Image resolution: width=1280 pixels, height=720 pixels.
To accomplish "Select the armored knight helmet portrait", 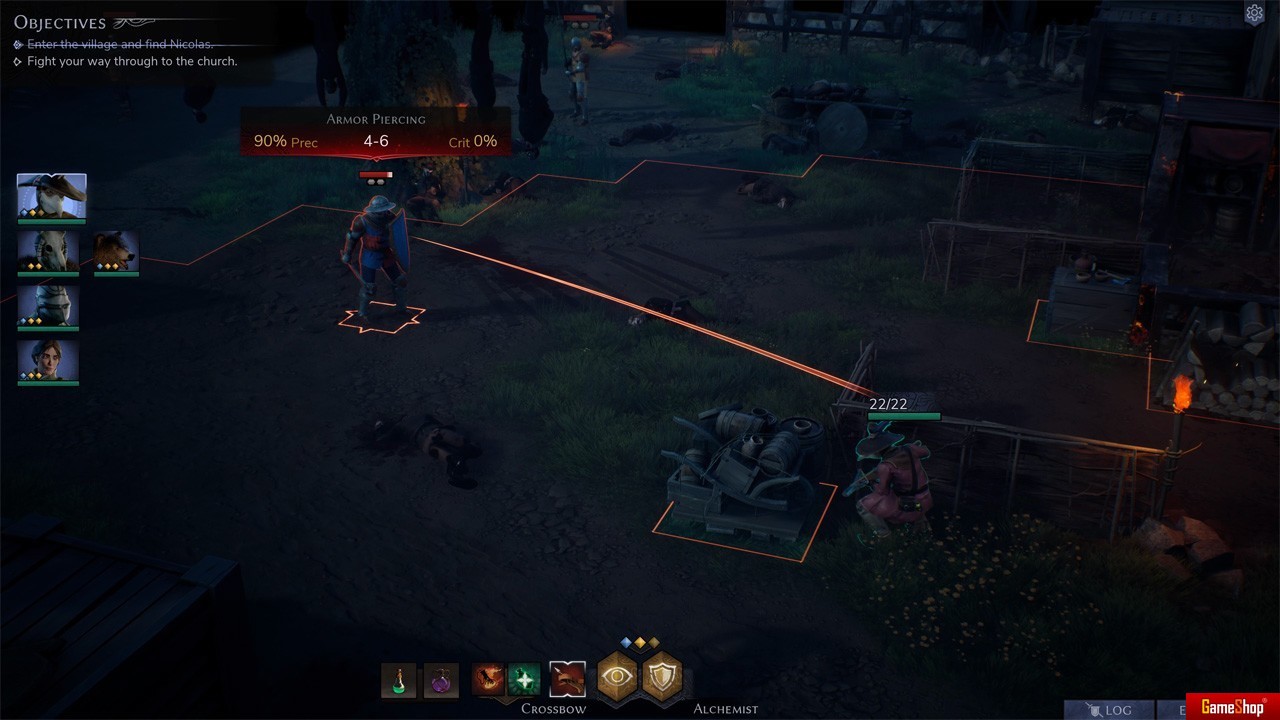I will [48, 306].
